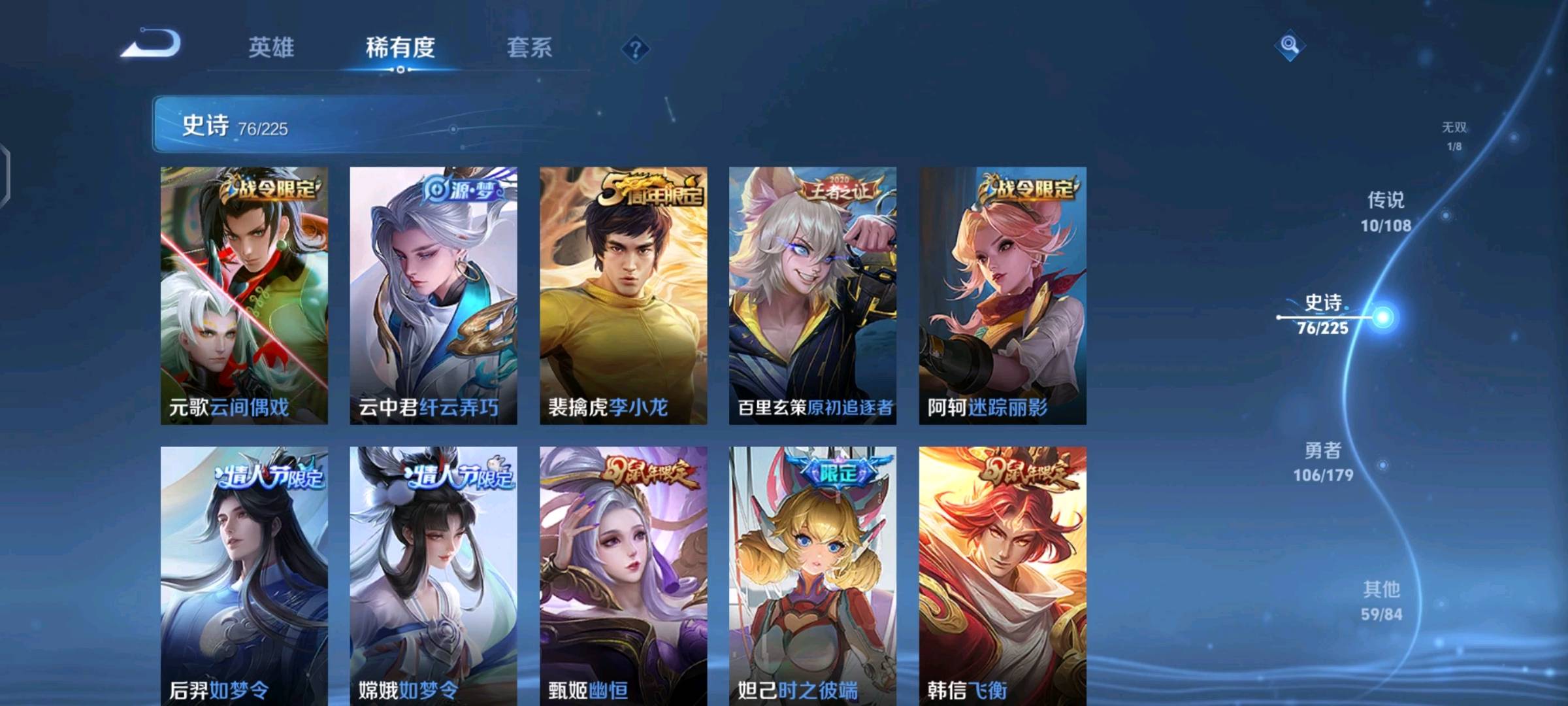
Task: View the 妲己 时之彼端 skin card
Action: pos(813,575)
